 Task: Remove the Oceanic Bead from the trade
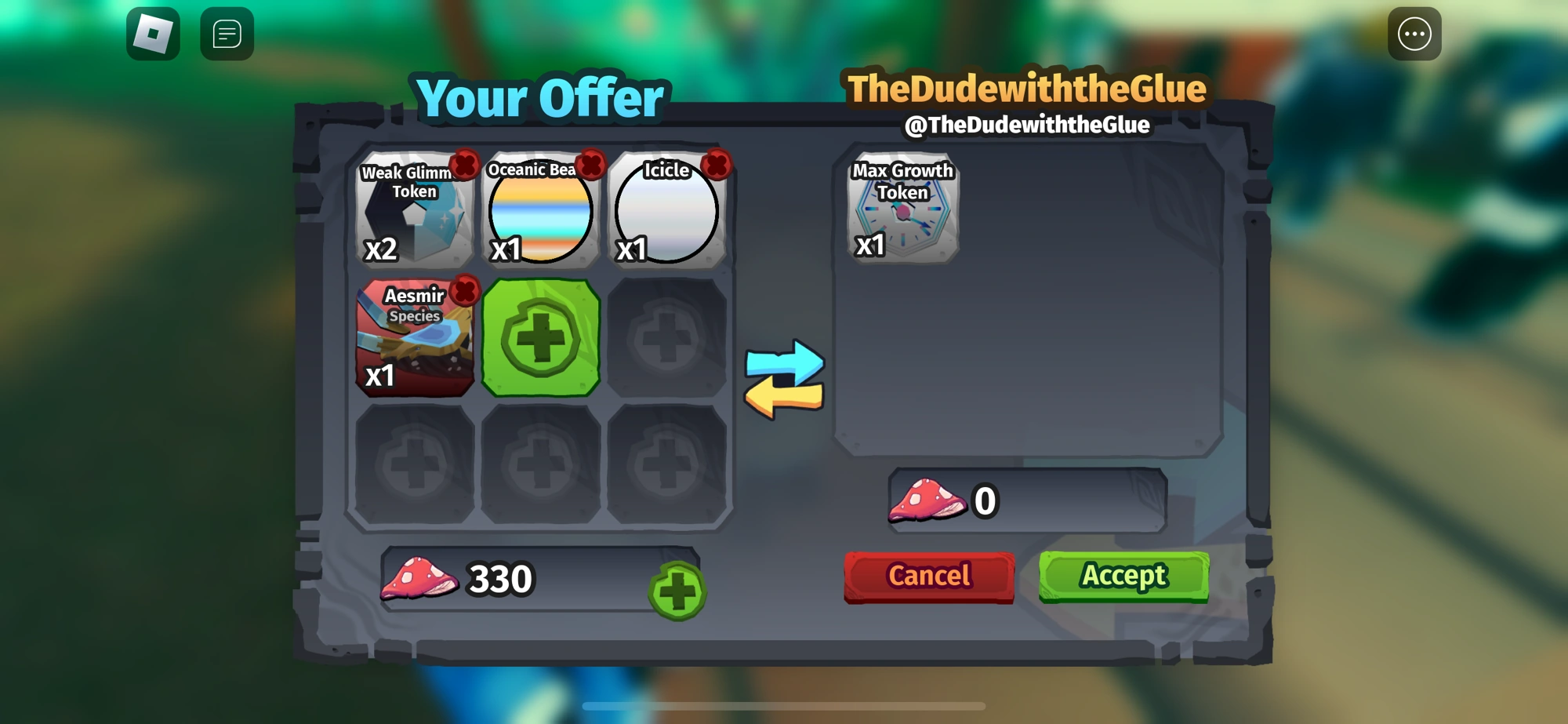(590, 162)
